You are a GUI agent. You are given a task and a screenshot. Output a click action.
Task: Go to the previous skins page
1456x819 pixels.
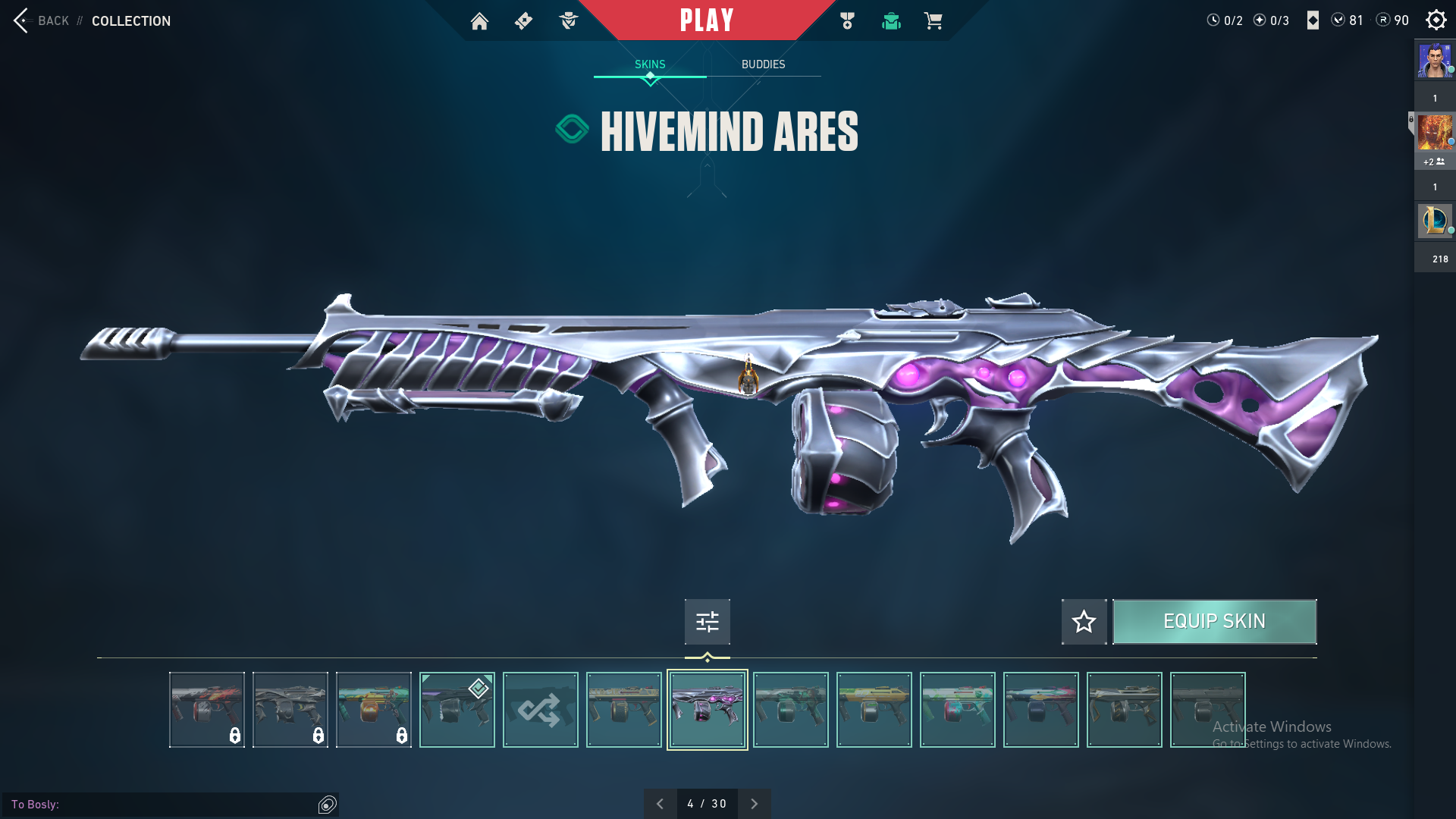660,804
